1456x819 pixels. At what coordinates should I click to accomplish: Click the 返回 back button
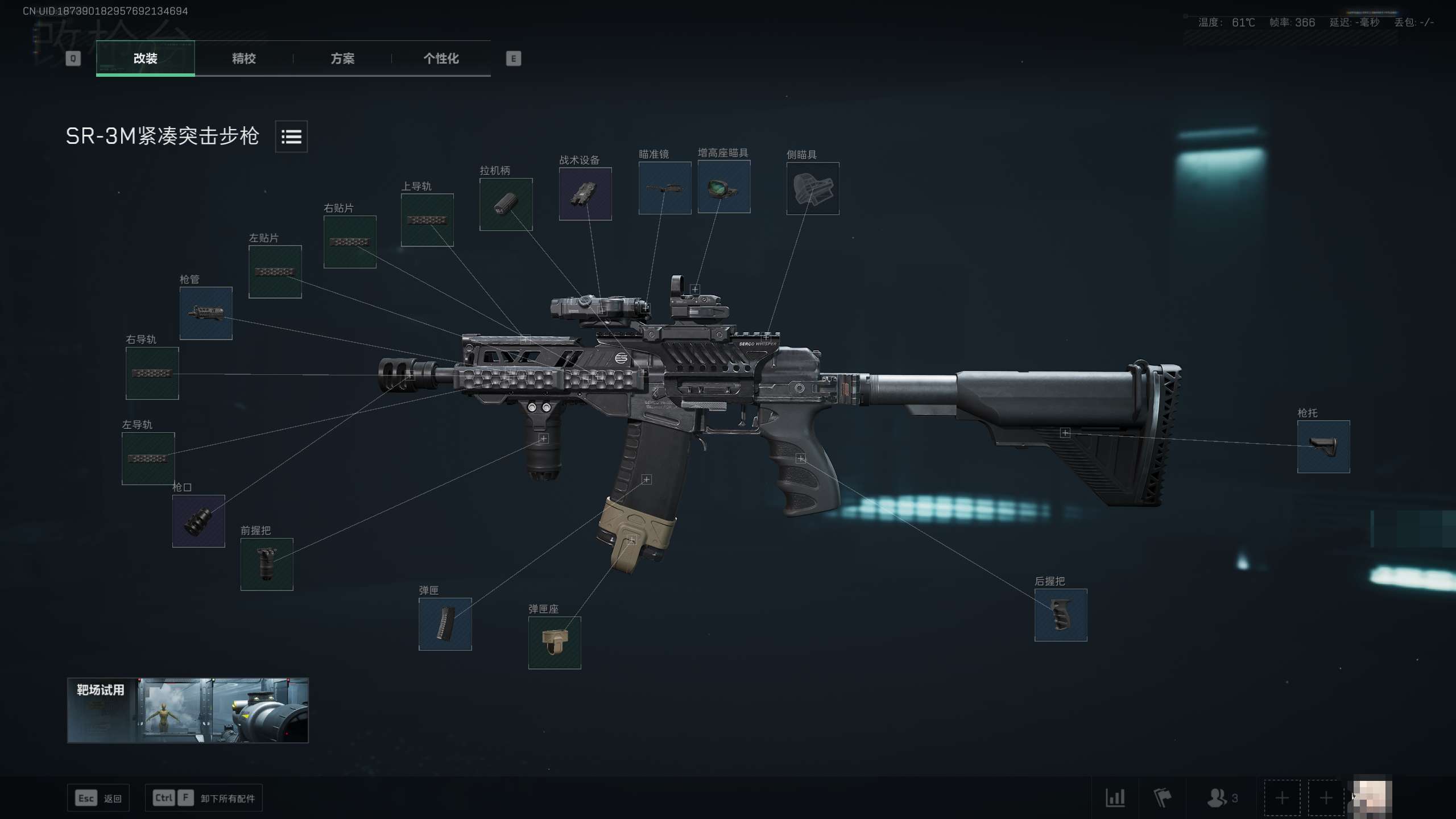click(98, 798)
